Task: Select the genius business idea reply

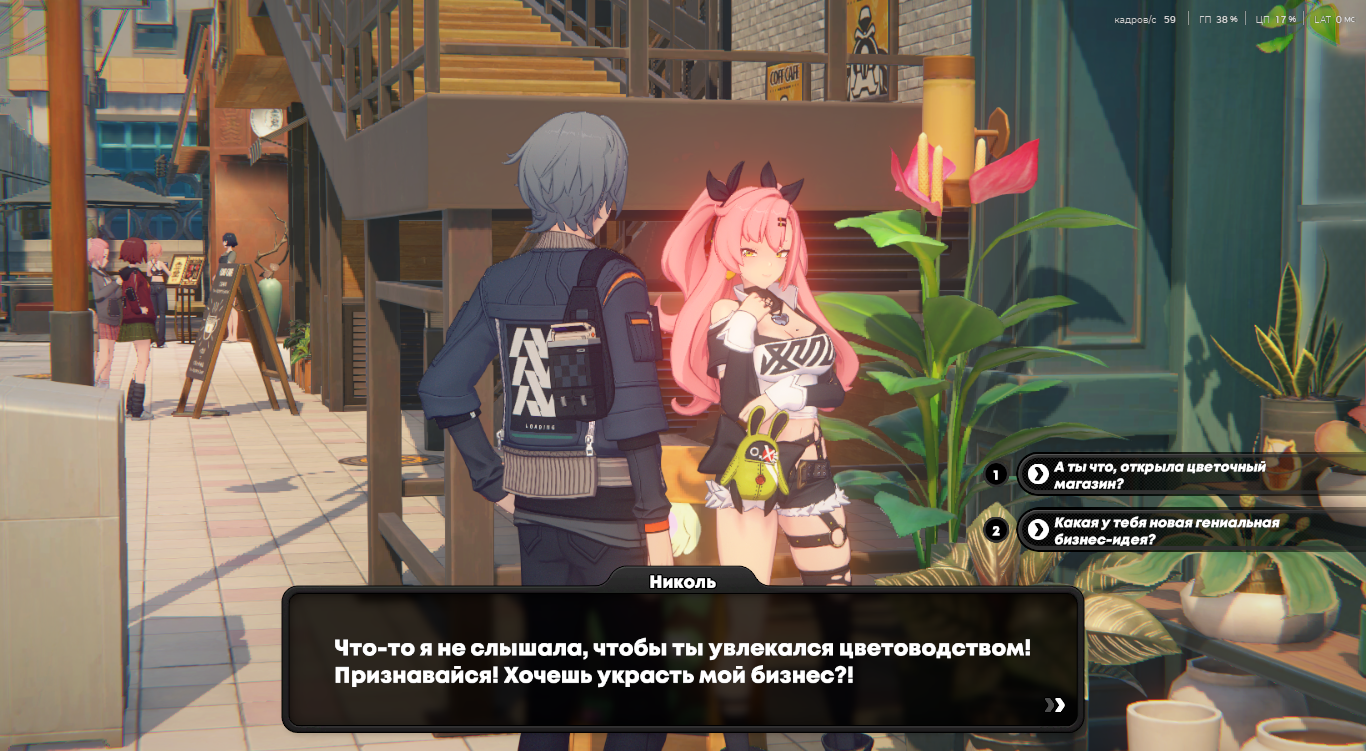Action: (1166, 531)
